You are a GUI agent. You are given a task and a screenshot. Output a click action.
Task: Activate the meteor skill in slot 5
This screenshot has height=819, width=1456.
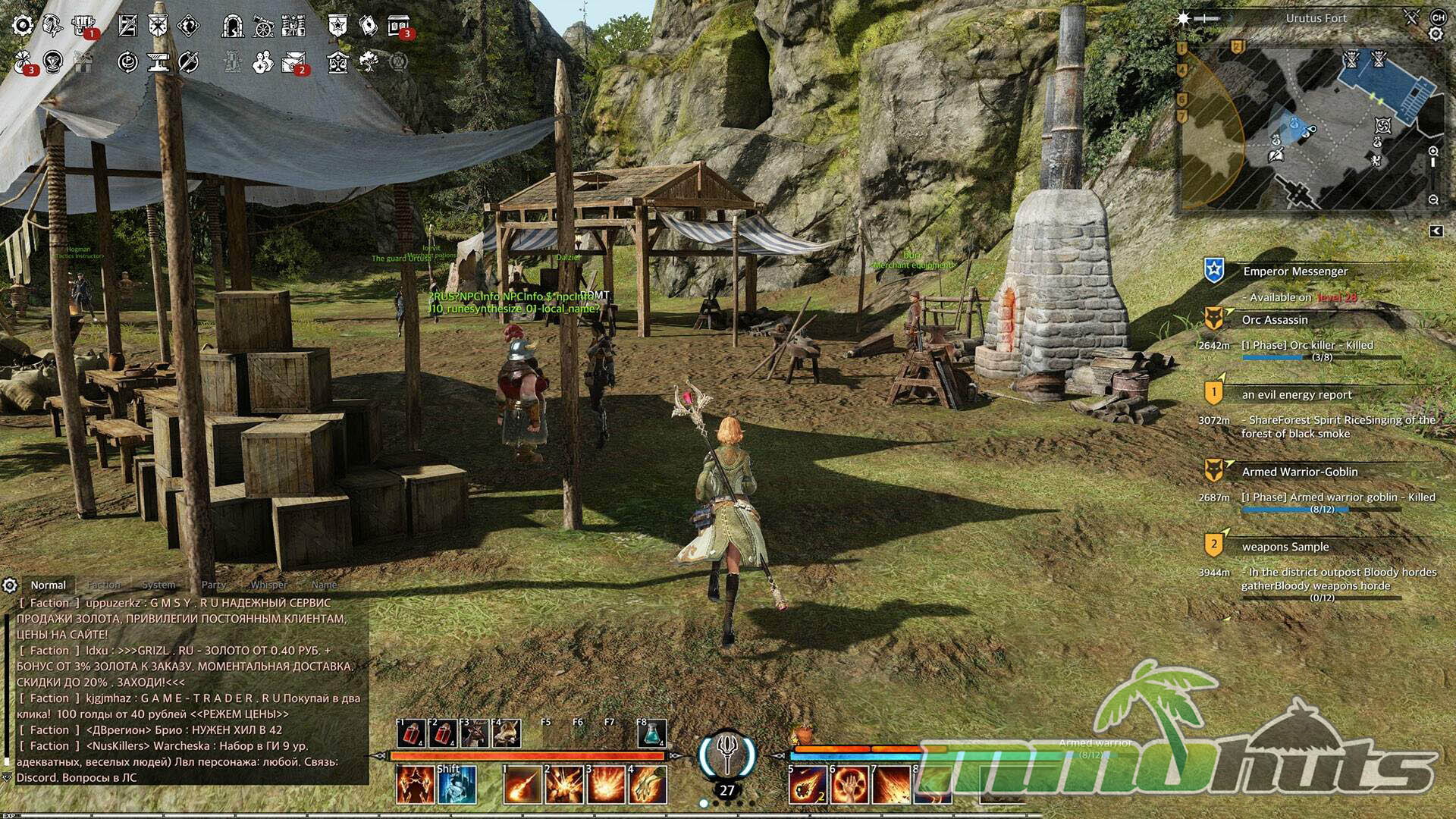pyautogui.click(x=807, y=784)
